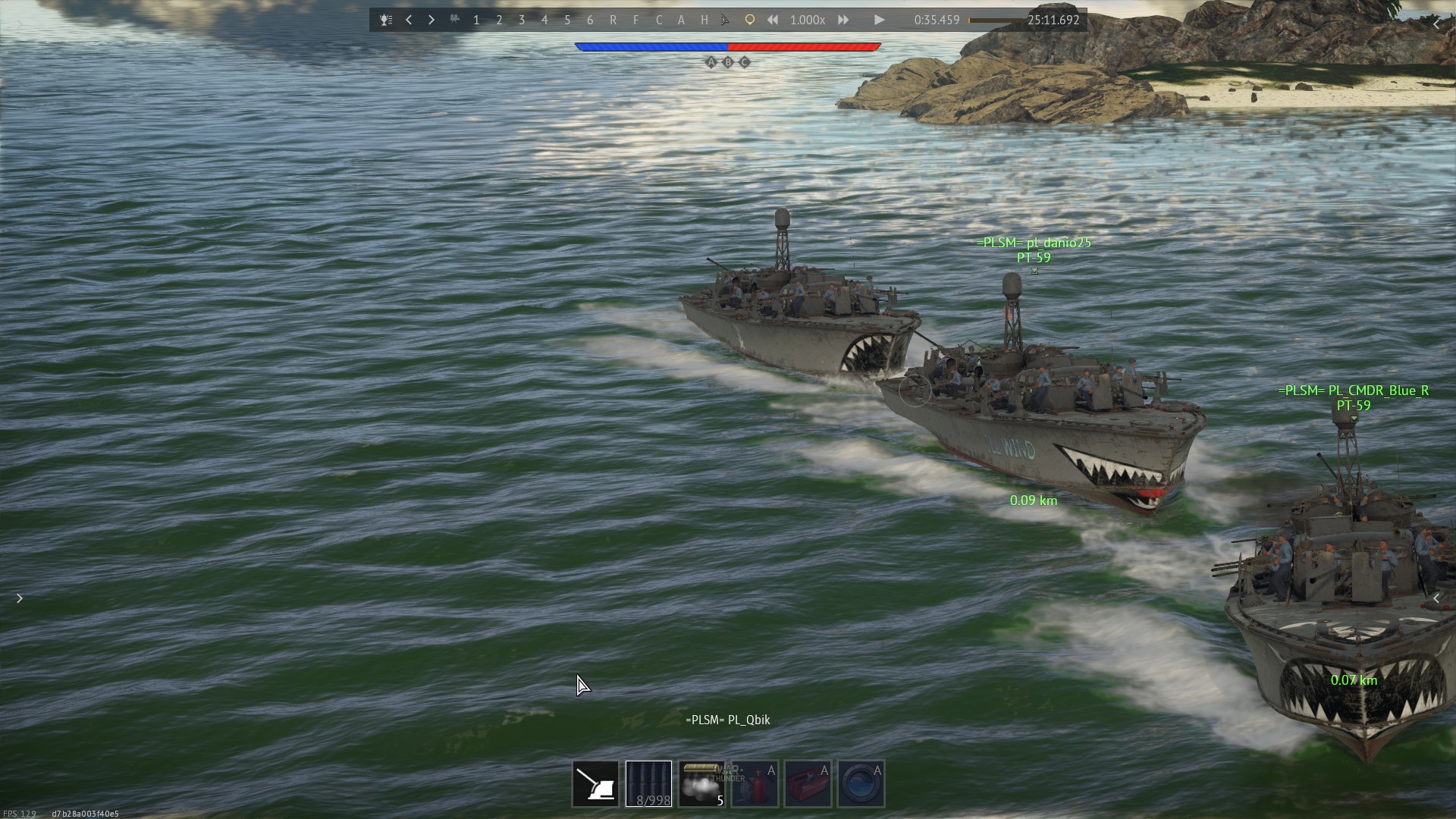Screen dimensions: 1456x819
Task: Speed up replay with fast-forward arrows
Action: click(x=843, y=20)
